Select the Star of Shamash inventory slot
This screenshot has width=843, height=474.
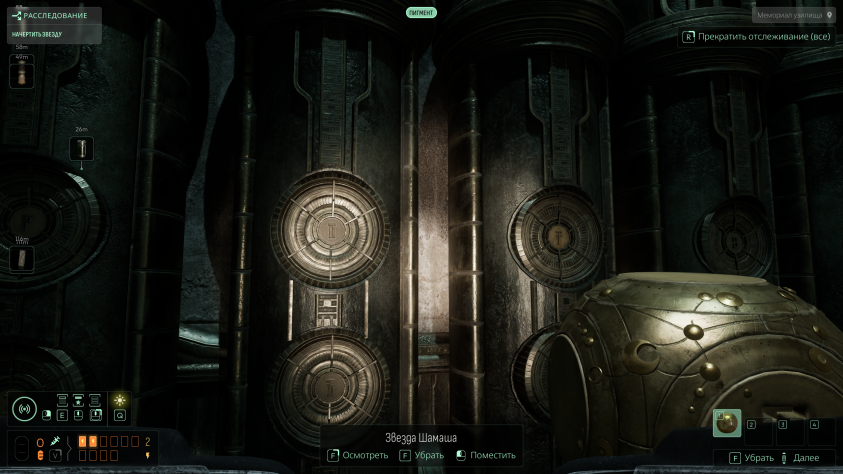tap(727, 424)
